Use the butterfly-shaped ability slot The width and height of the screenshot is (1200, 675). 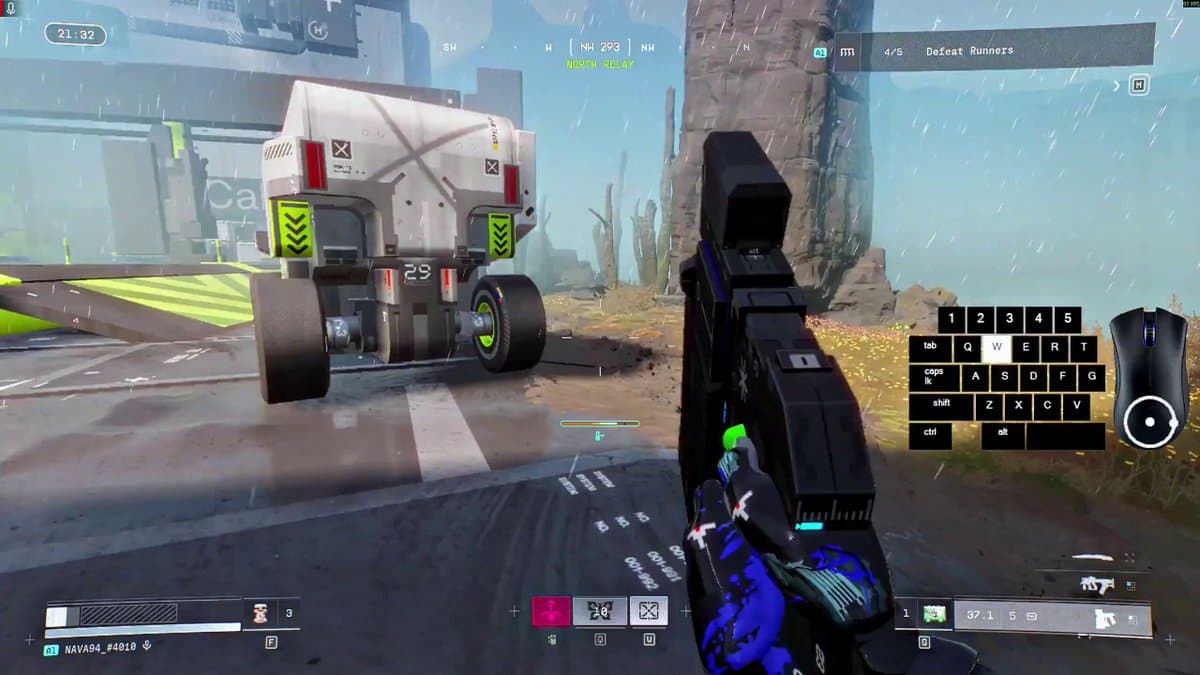[600, 611]
